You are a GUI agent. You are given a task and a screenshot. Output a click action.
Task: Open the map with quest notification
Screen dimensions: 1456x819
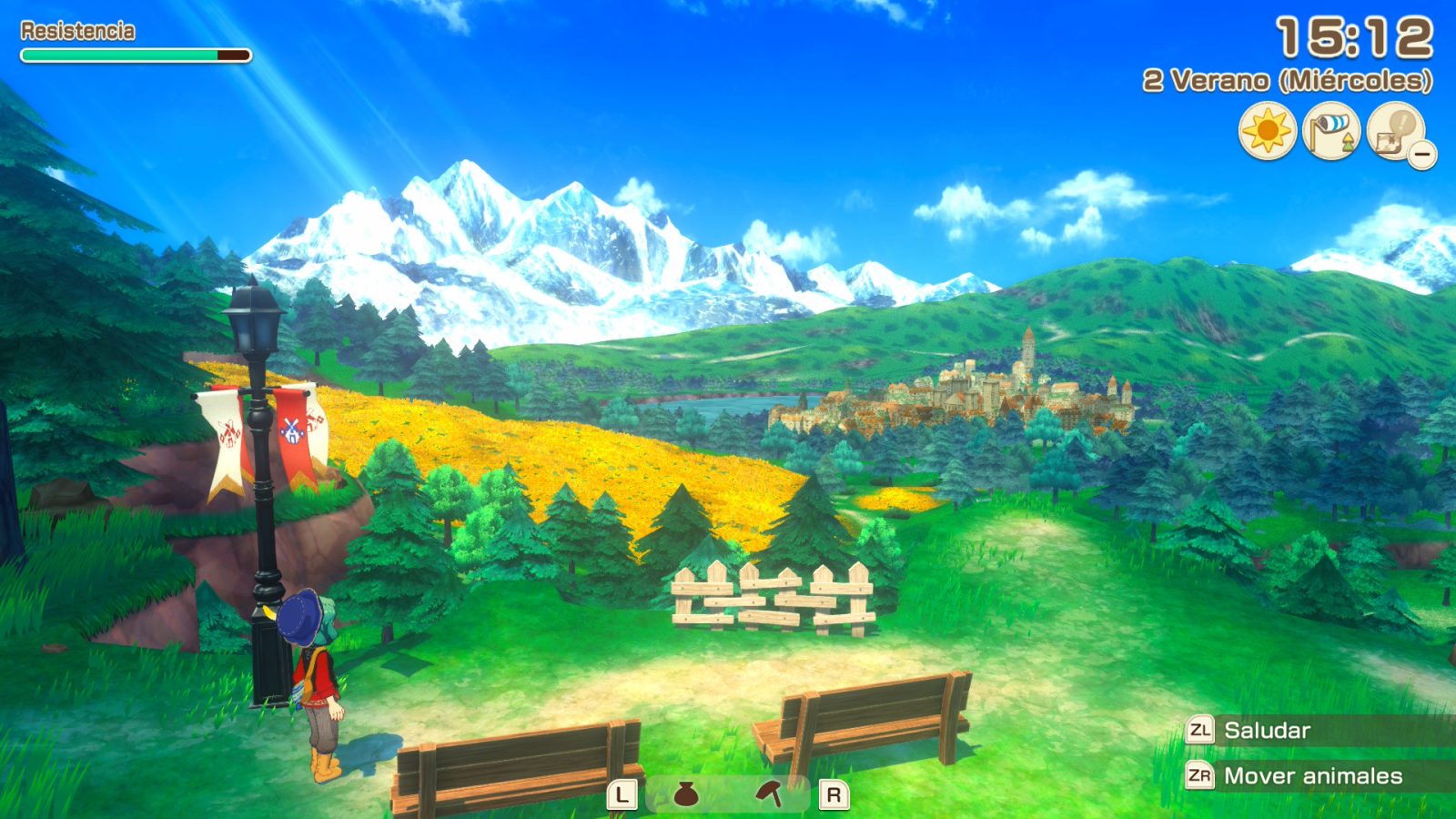tap(1393, 130)
